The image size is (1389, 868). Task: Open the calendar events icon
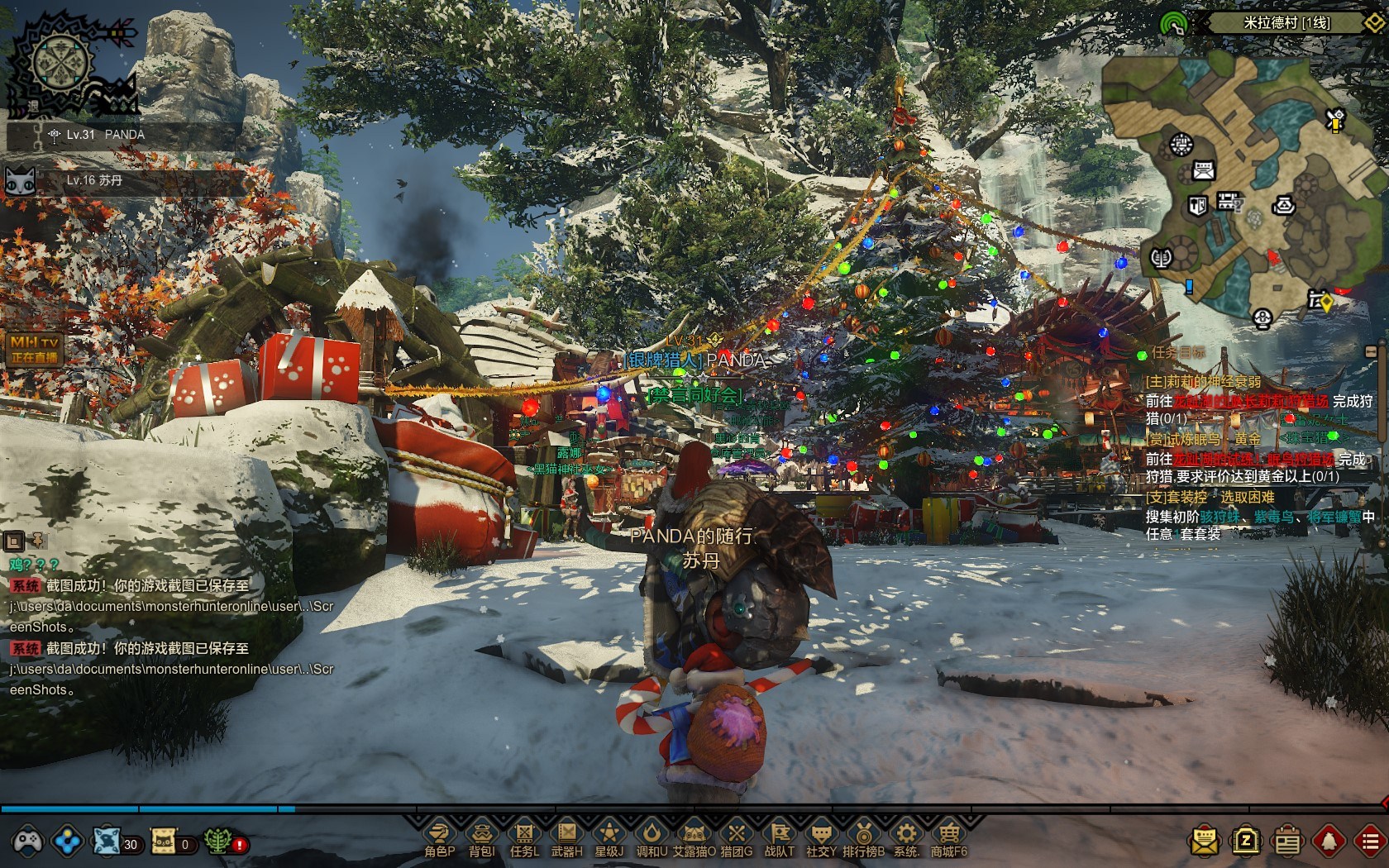1286,842
